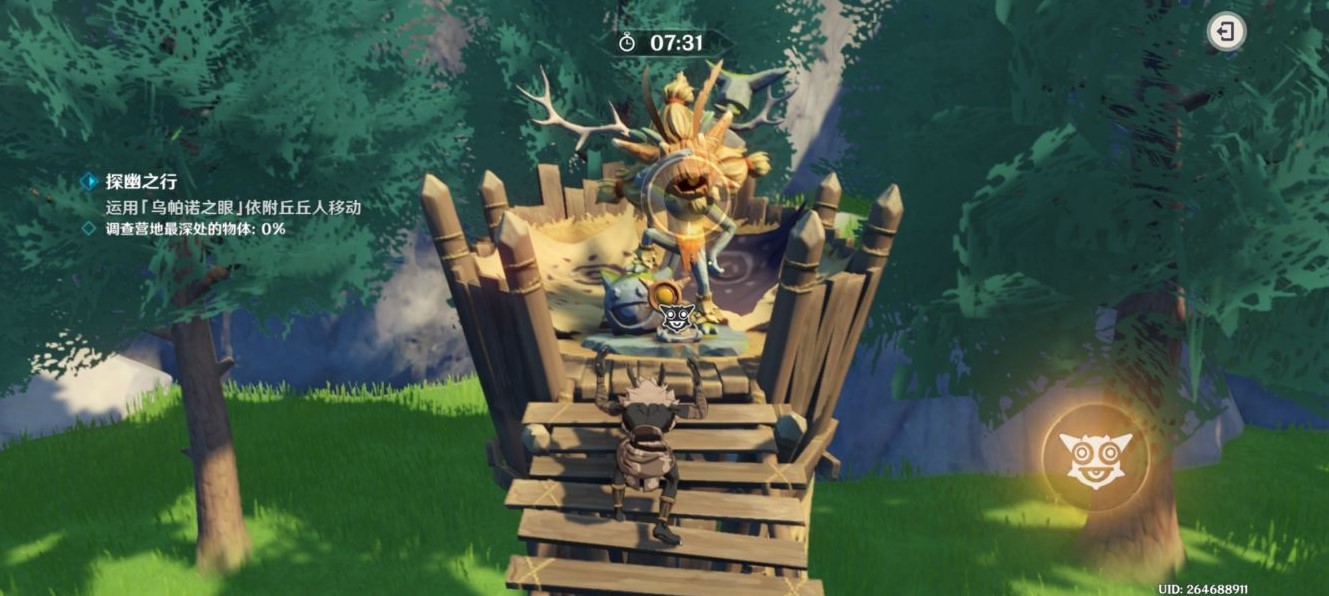This screenshot has height=596, width=1329.
Task: Exit the challenge via the top-right door icon
Action: pyautogui.click(x=1225, y=32)
